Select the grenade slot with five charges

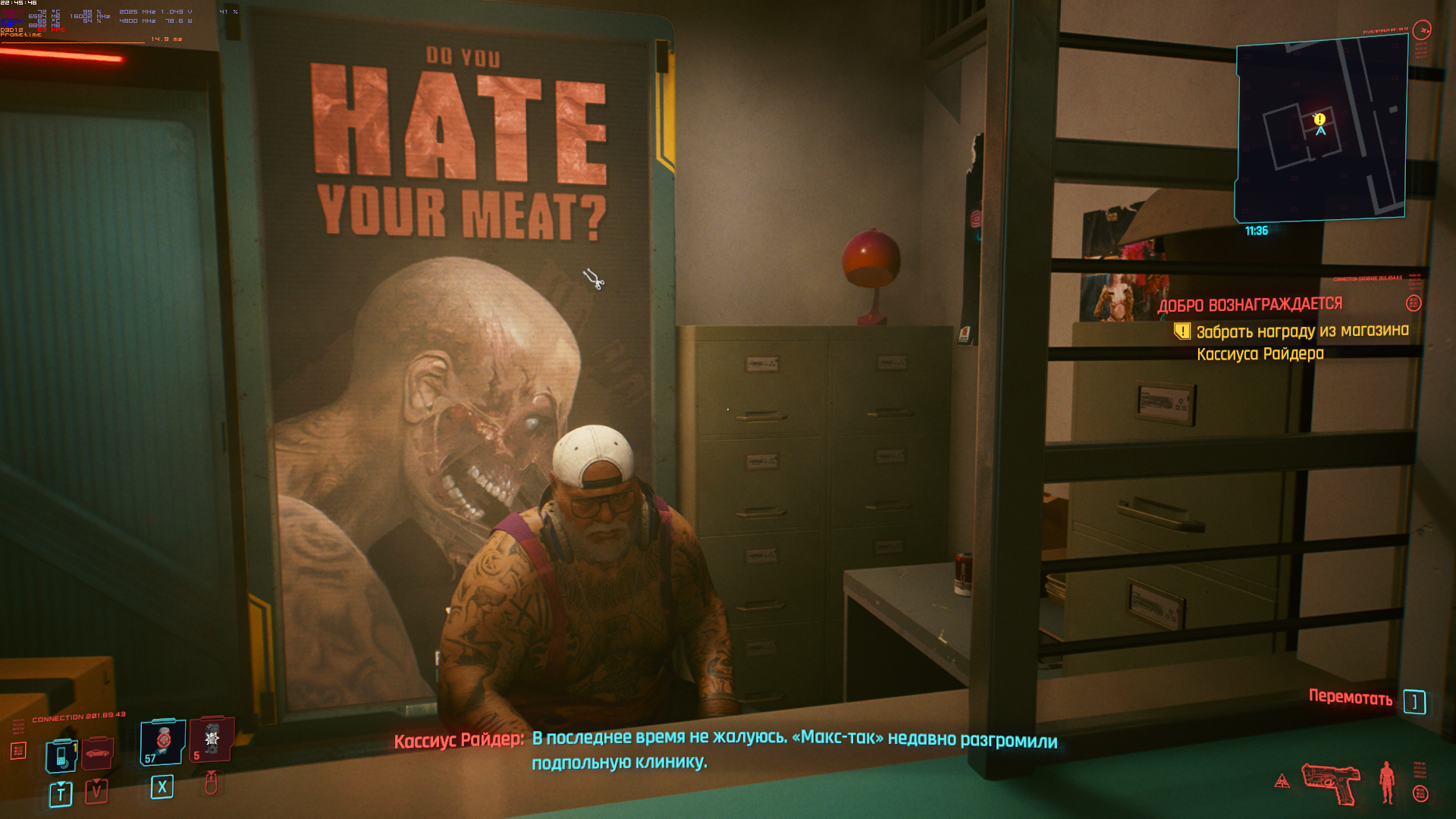point(211,739)
